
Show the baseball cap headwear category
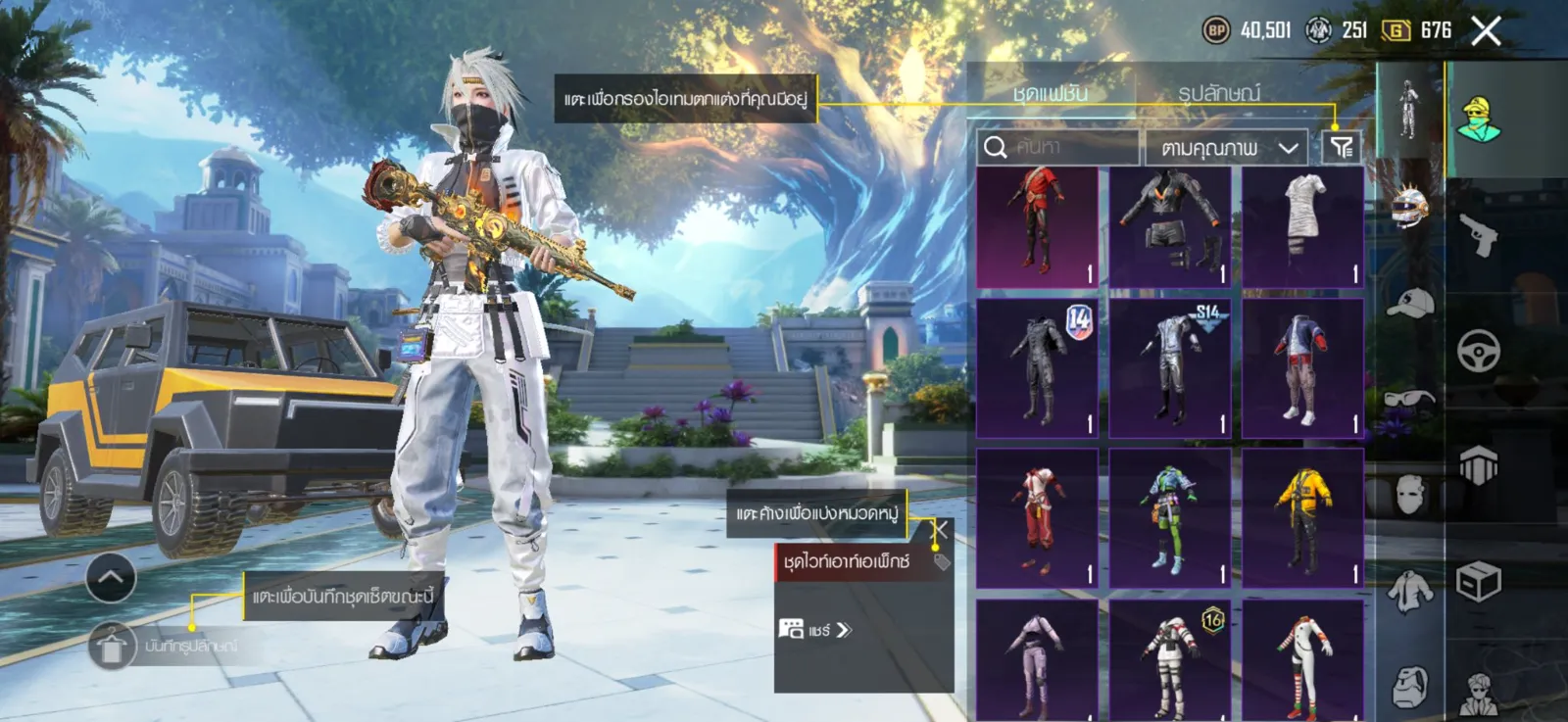pos(1410,304)
